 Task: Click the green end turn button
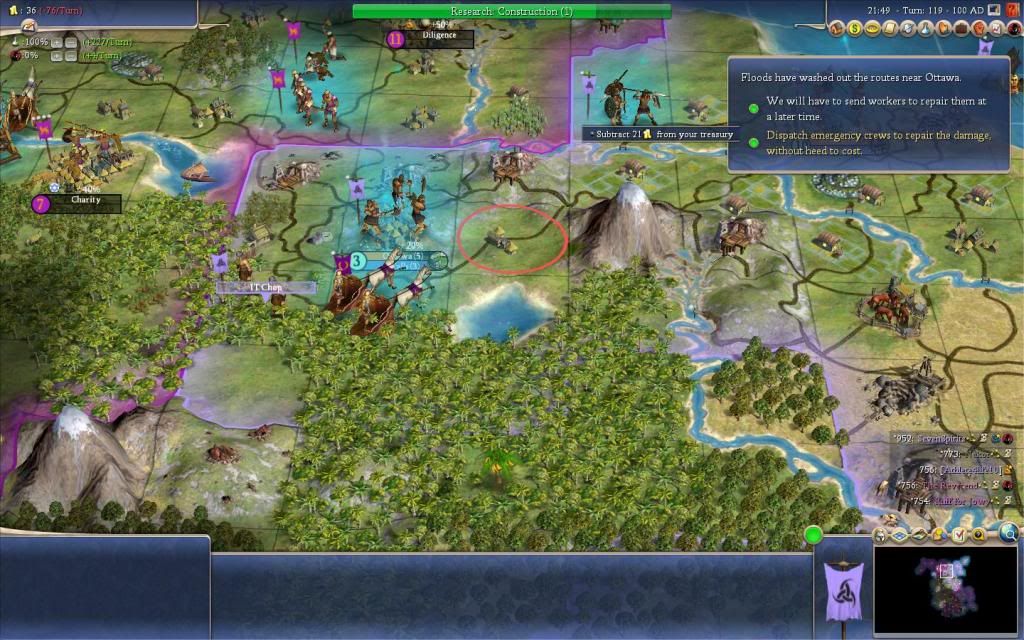[x=813, y=535]
